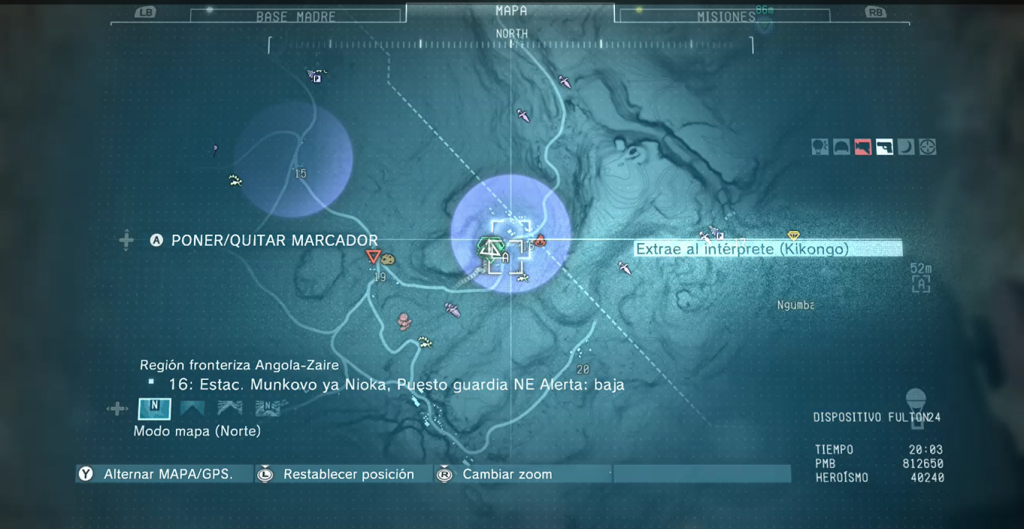Click the red flame marker near the crosshair
Screen dimensions: 1024x529
540,240
